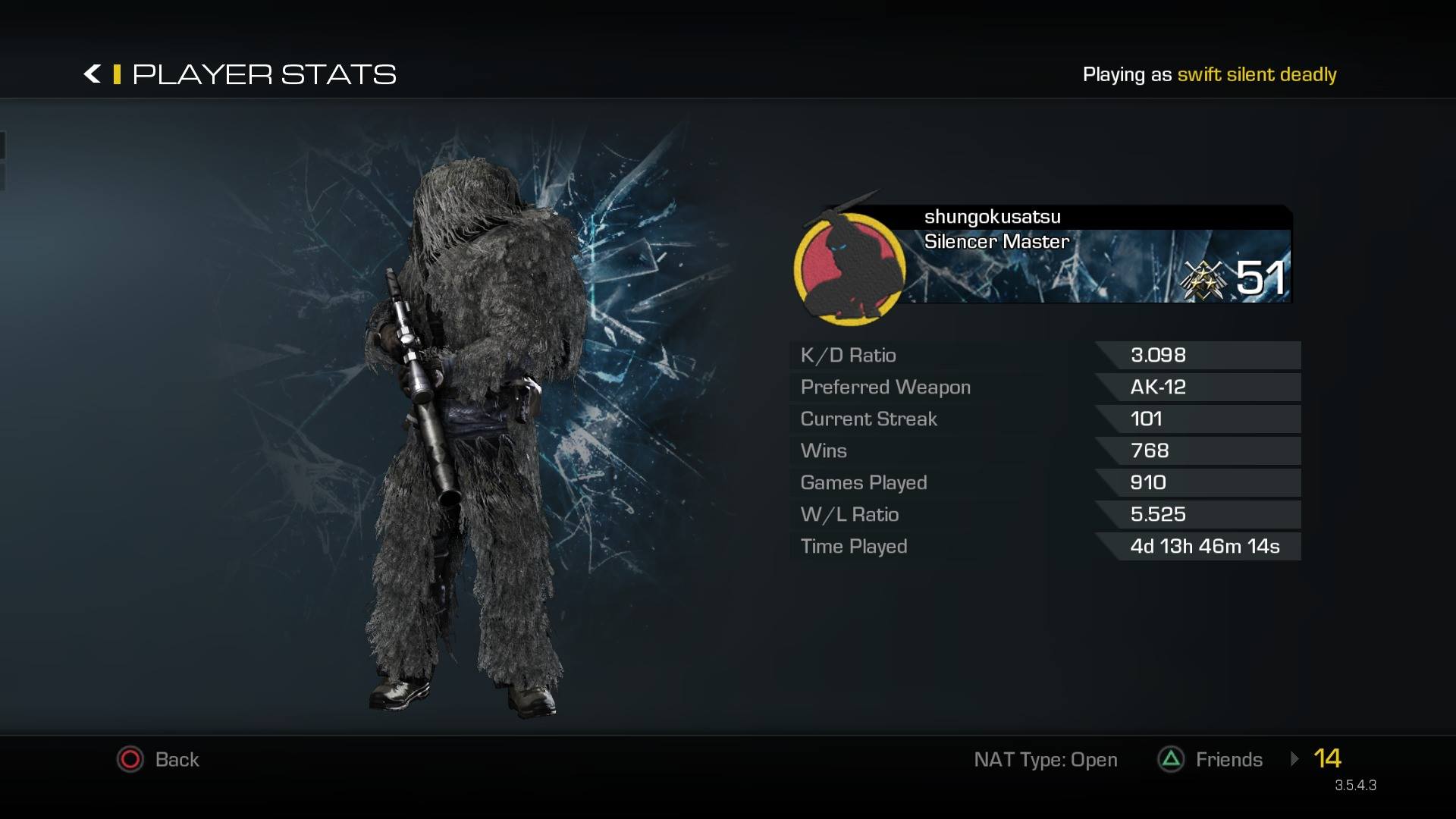1456x819 pixels.
Task: Click the arrow beside the friends count
Action: (x=1294, y=758)
